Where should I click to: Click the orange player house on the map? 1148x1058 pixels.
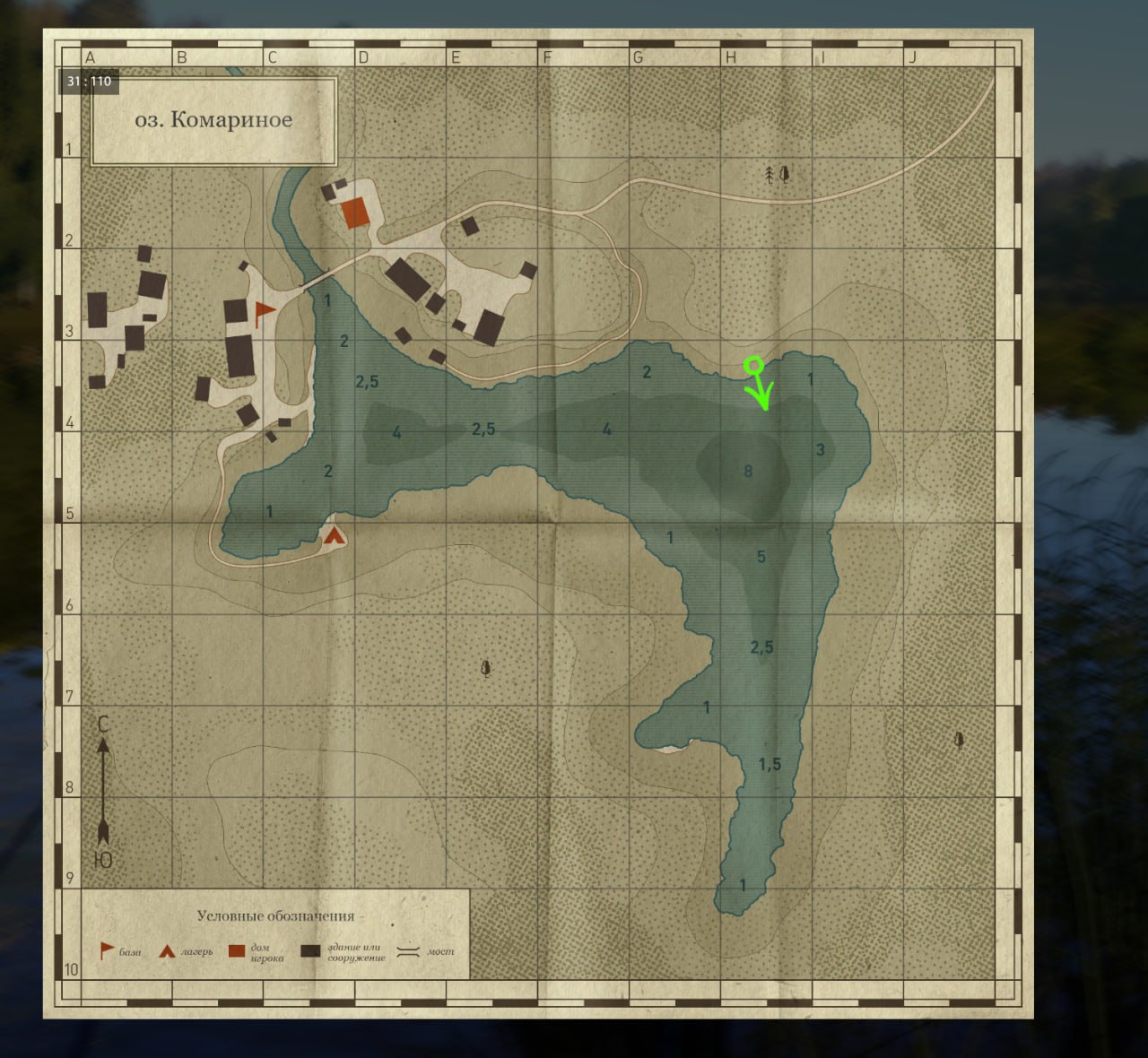[x=355, y=213]
